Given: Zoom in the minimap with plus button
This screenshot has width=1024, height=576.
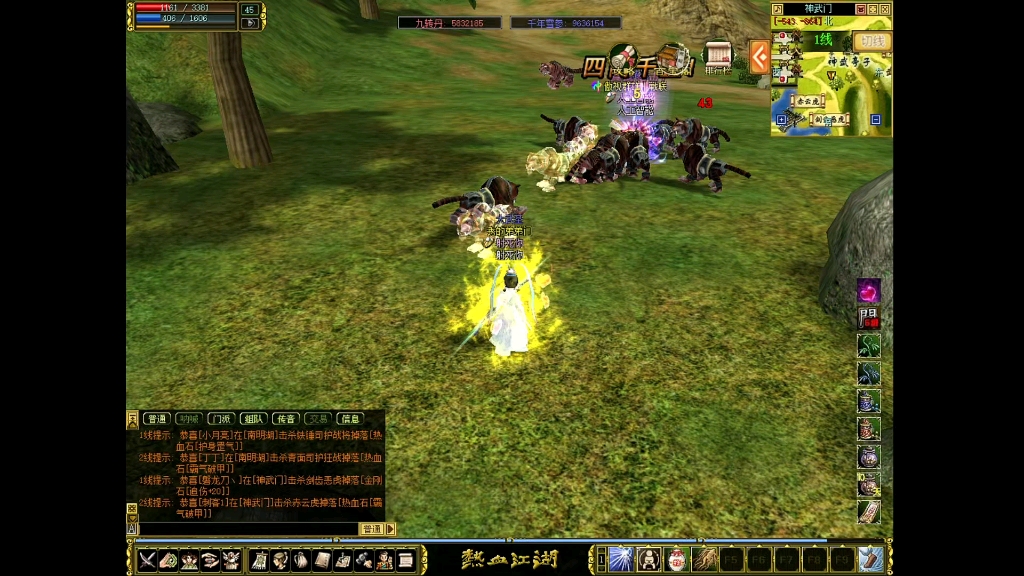Looking at the screenshot, I should (x=782, y=119).
